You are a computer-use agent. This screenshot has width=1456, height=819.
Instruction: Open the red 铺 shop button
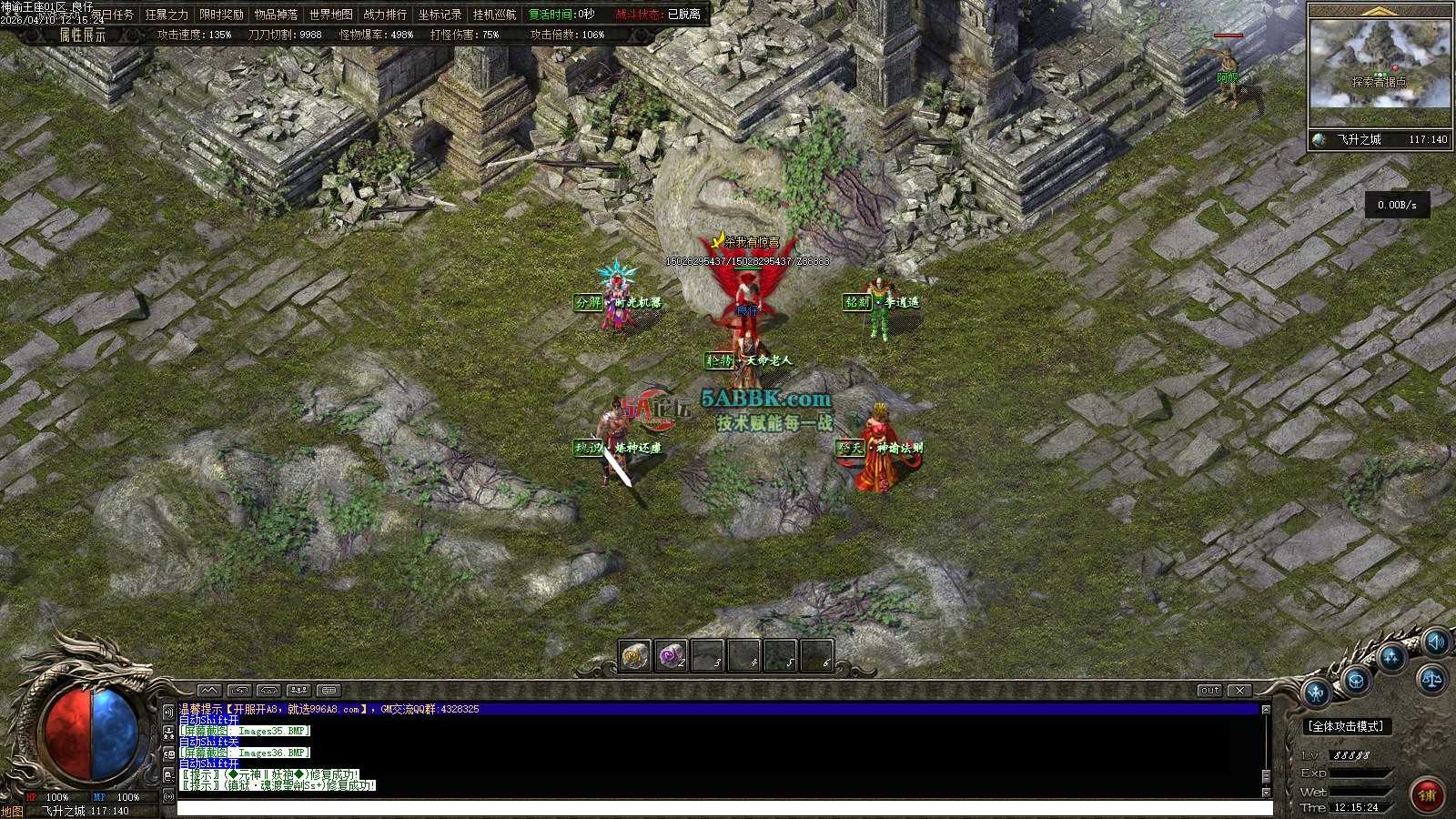[1426, 794]
